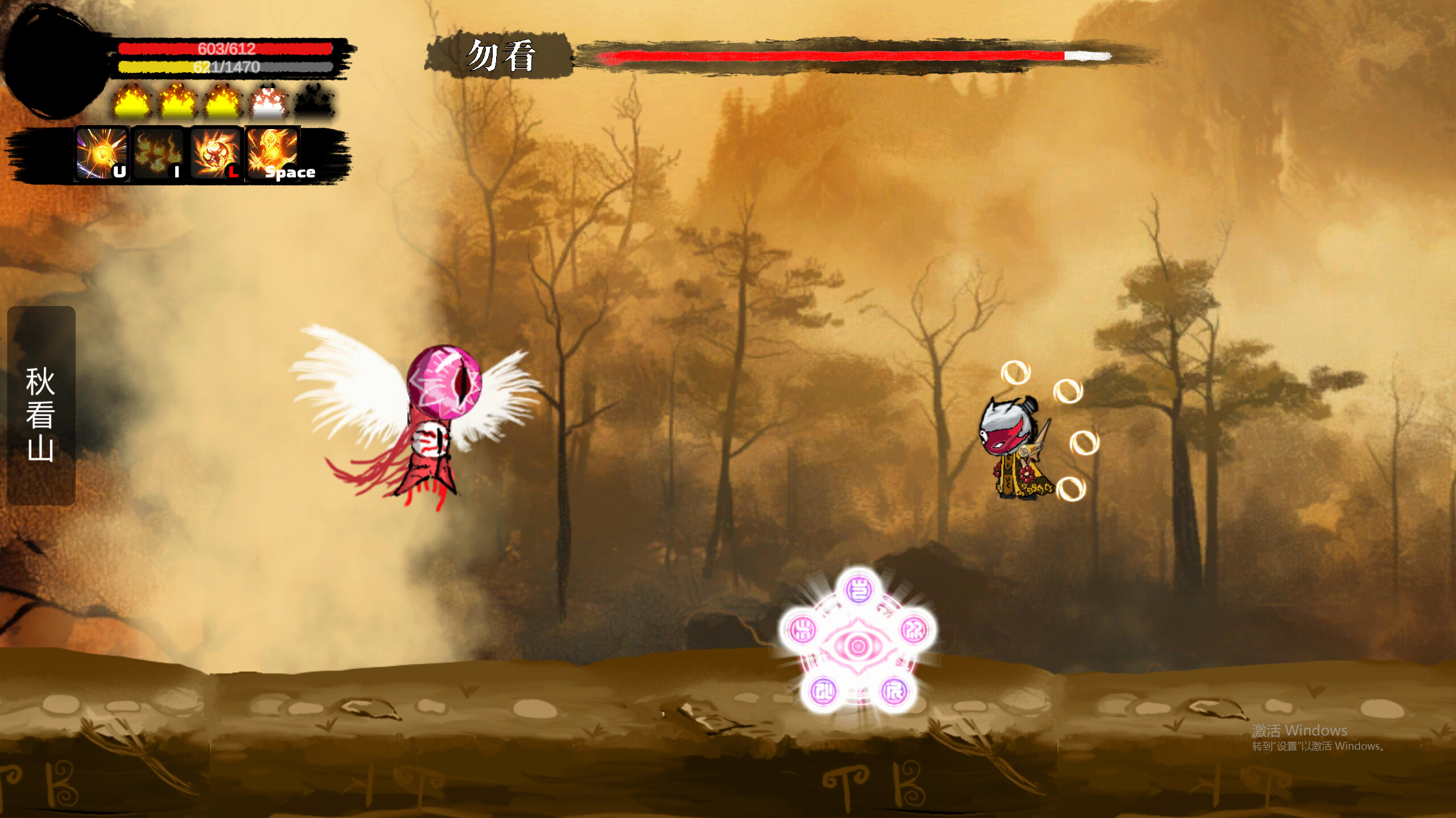Trigger the L fiery skull skill icon
Screen dimensions: 1456x818
pos(215,154)
